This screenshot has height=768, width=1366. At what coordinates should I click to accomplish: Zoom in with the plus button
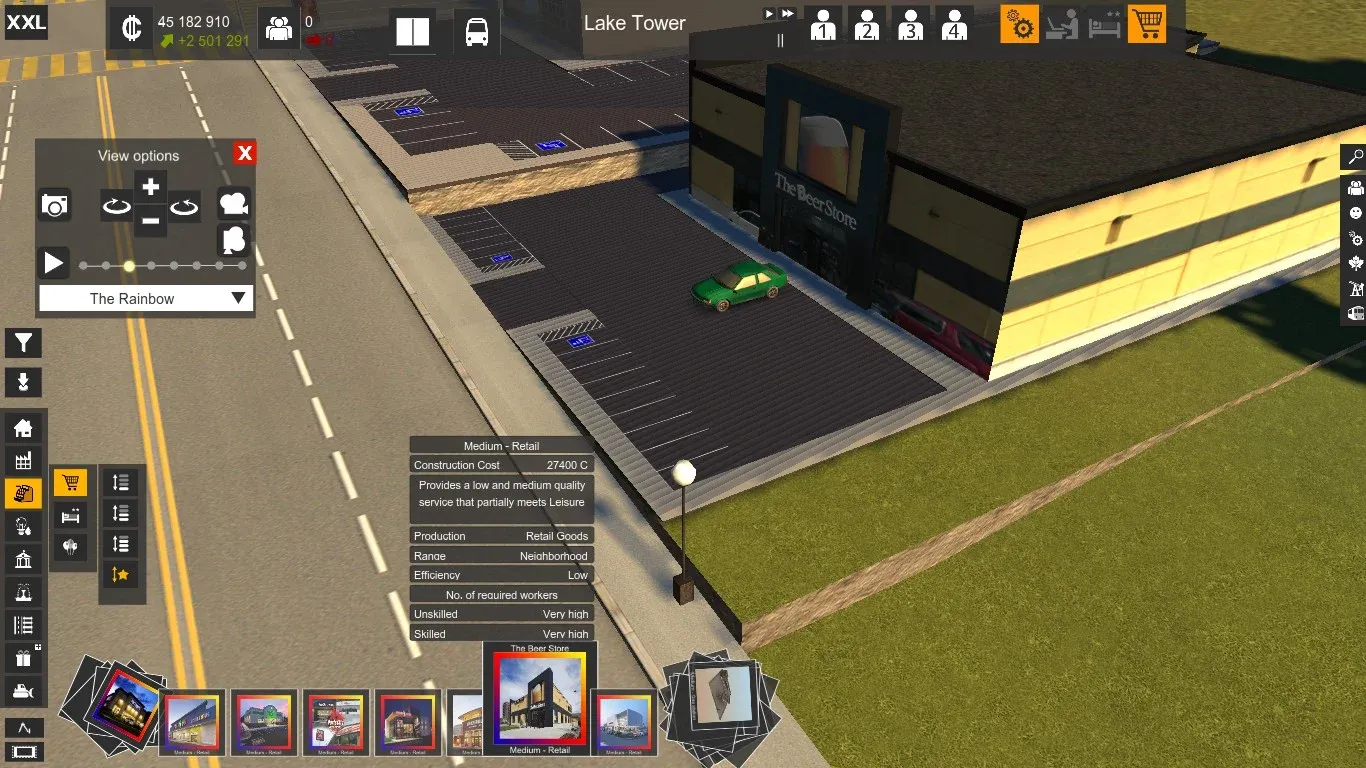[x=150, y=187]
